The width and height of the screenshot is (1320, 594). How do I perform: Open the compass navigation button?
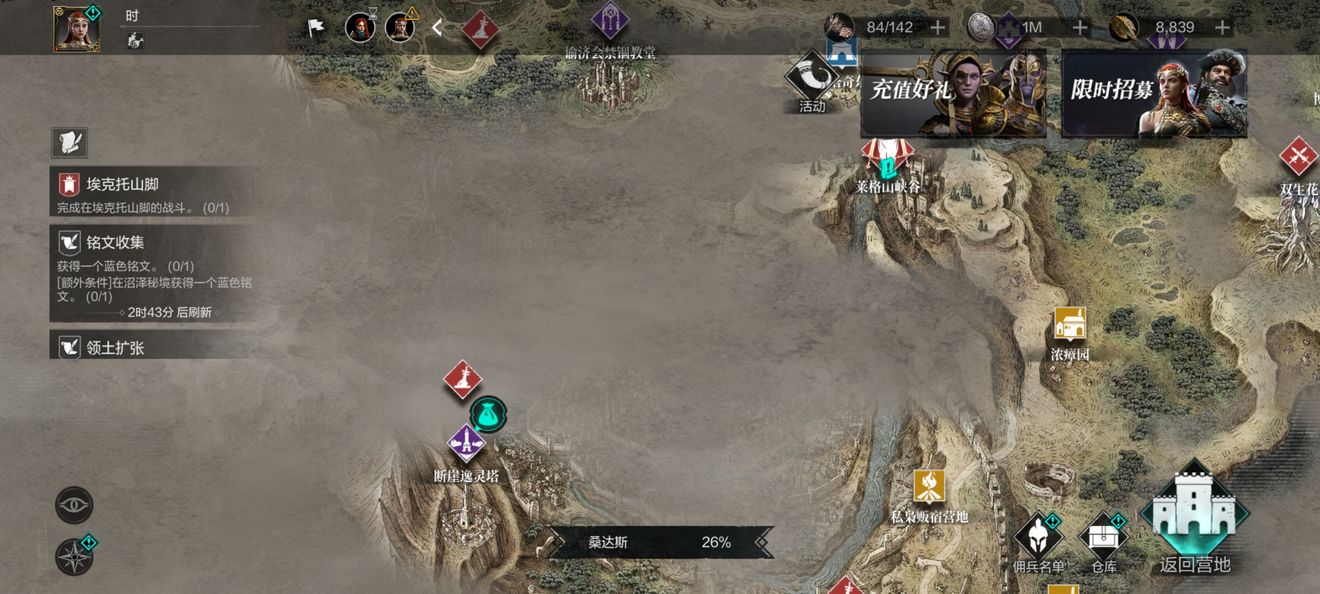(x=74, y=557)
